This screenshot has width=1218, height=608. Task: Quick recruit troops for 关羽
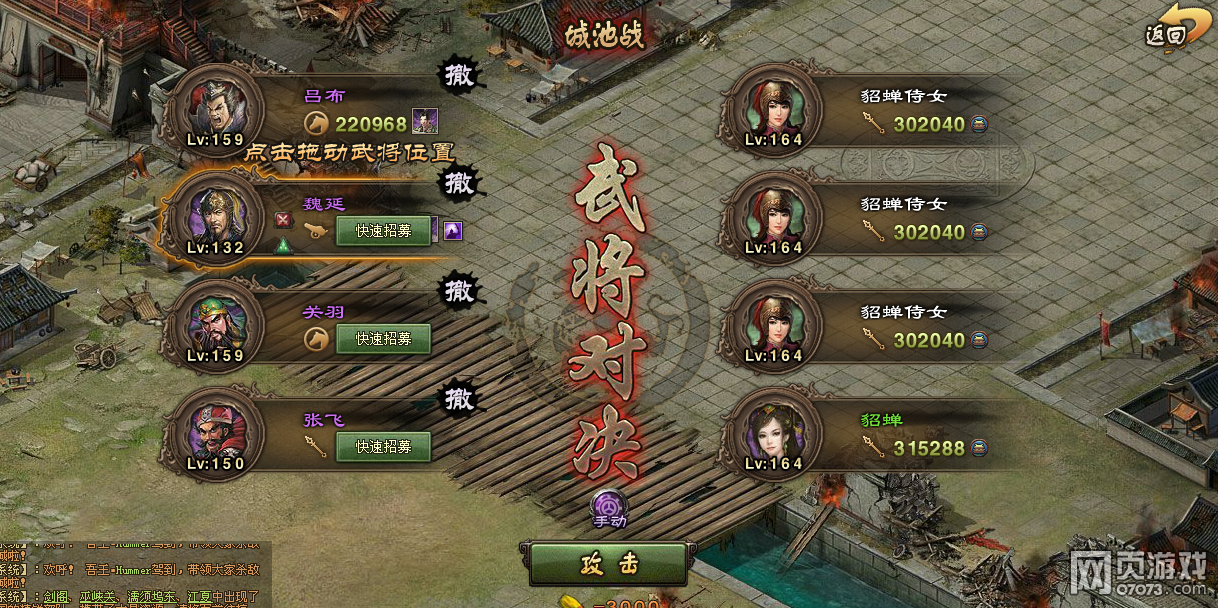[x=383, y=339]
